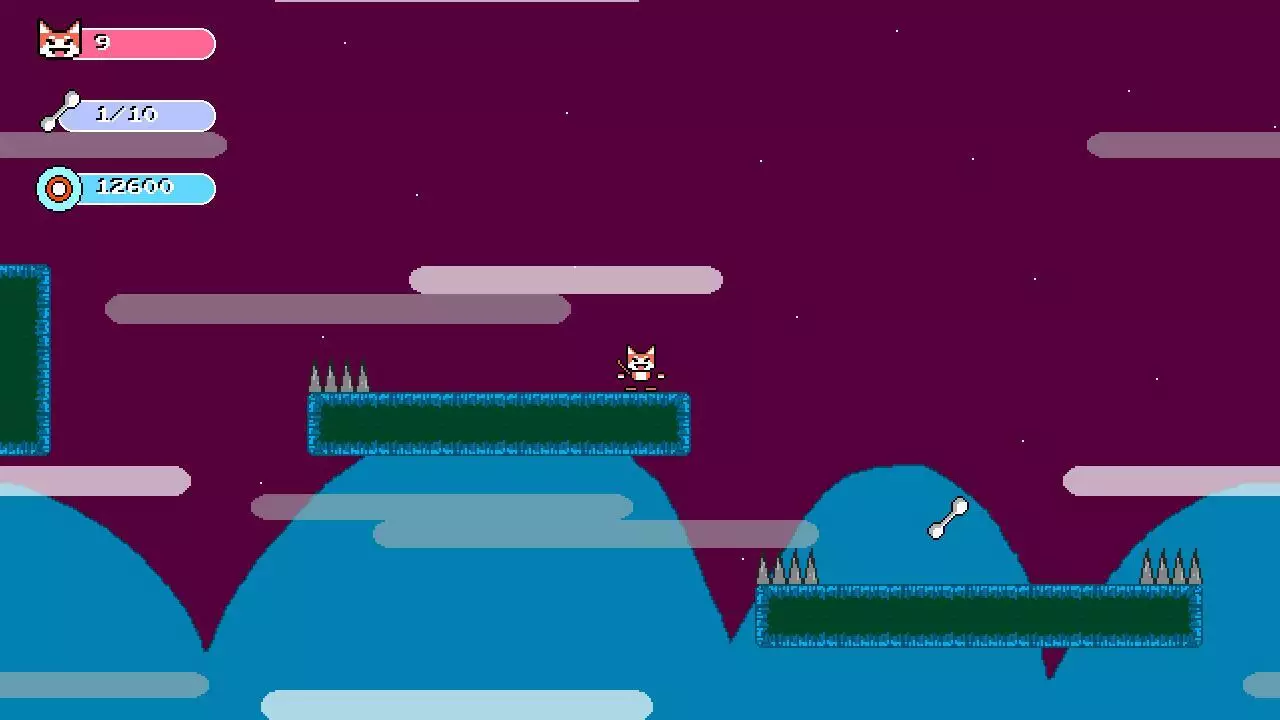This screenshot has height=720, width=1280.
Task: Select the cat character holding the sword
Action: pos(641,363)
